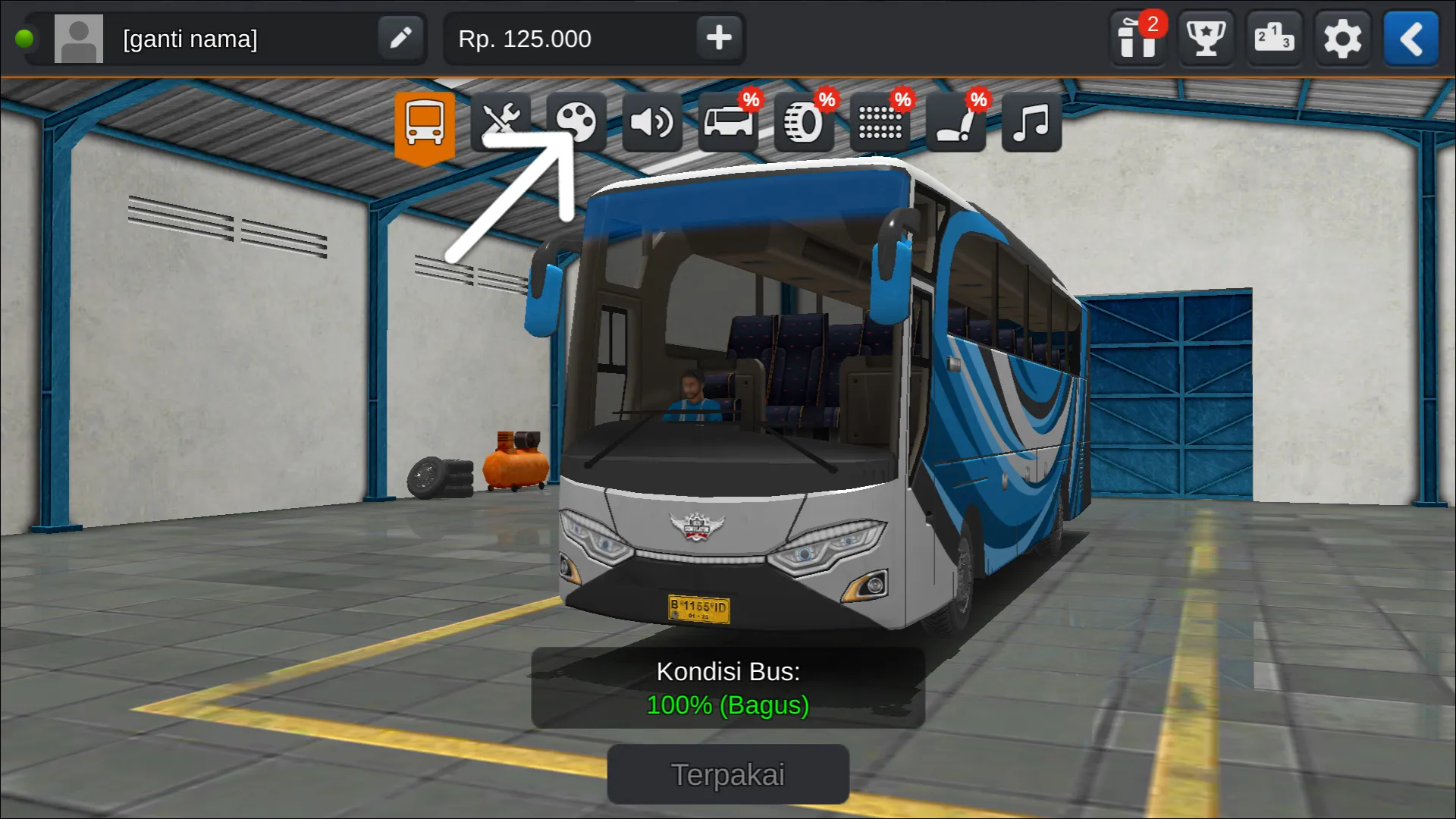Image resolution: width=1456 pixels, height=819 pixels.
Task: Open the dotted grid tab
Action: click(880, 121)
